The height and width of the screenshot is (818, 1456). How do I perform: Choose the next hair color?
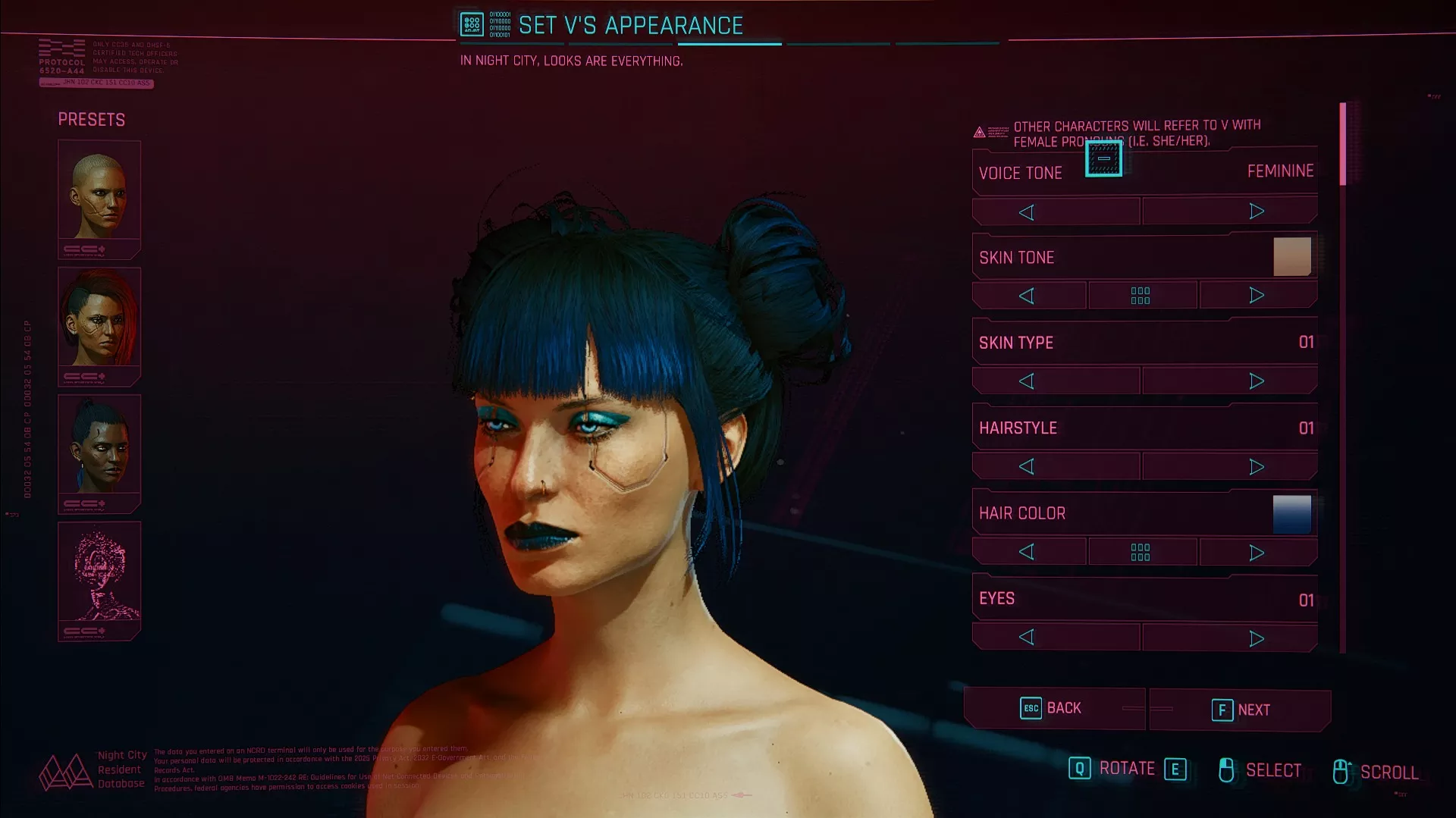coord(1256,553)
